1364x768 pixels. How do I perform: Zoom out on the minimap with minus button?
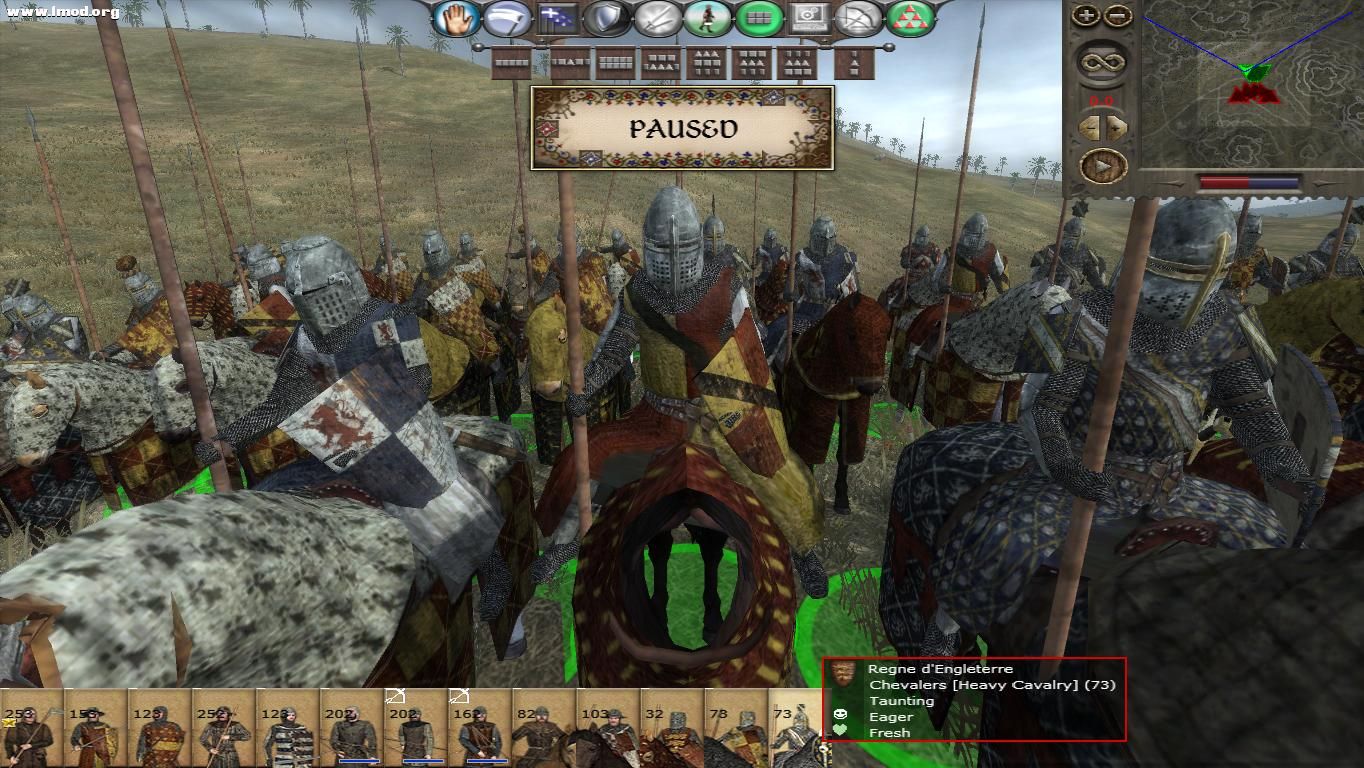[x=1116, y=13]
